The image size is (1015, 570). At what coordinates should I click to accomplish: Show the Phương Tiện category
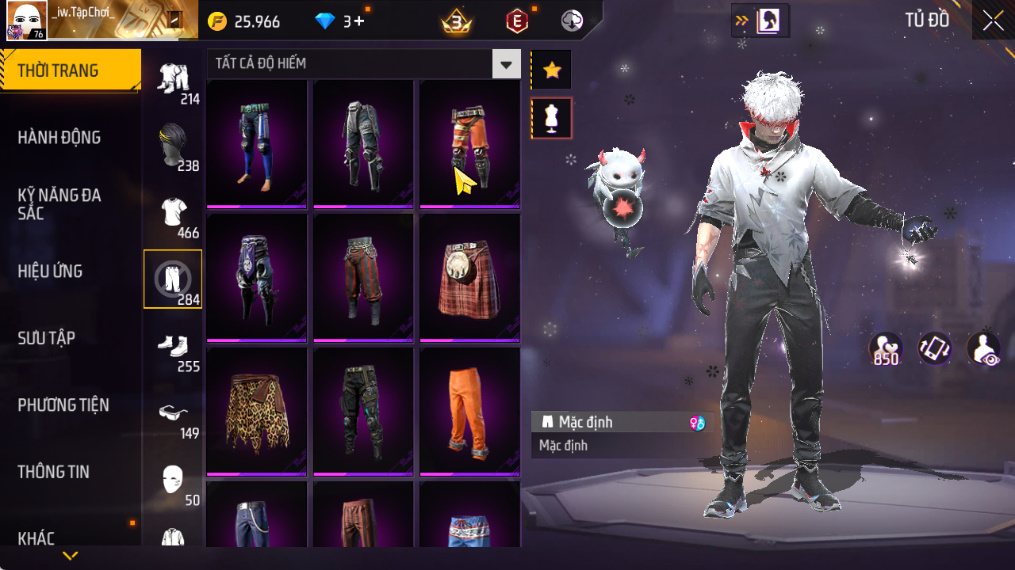pos(63,405)
